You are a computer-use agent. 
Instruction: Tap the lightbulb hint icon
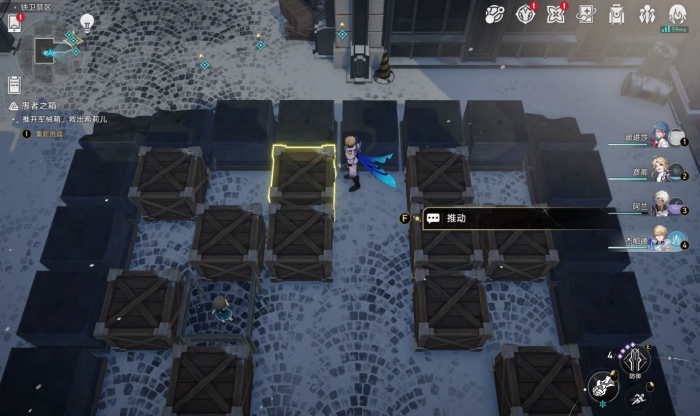point(87,22)
